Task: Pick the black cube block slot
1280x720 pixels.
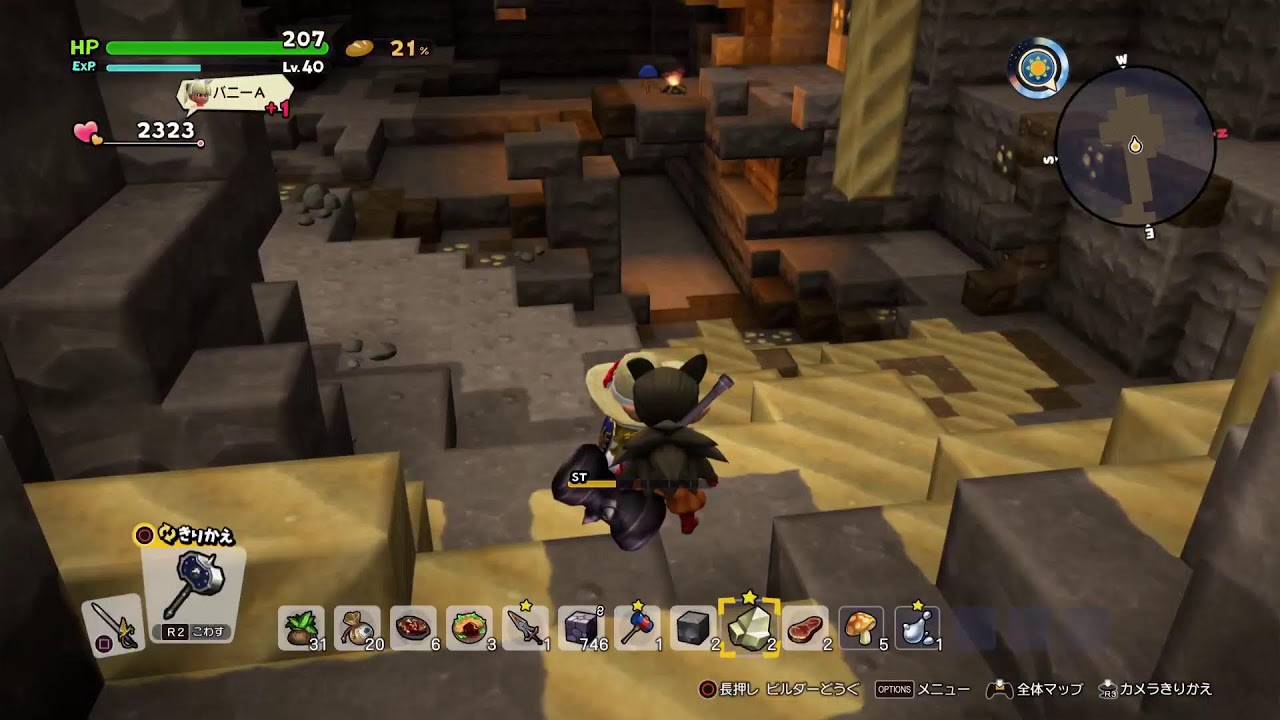Action: pyautogui.click(x=693, y=628)
